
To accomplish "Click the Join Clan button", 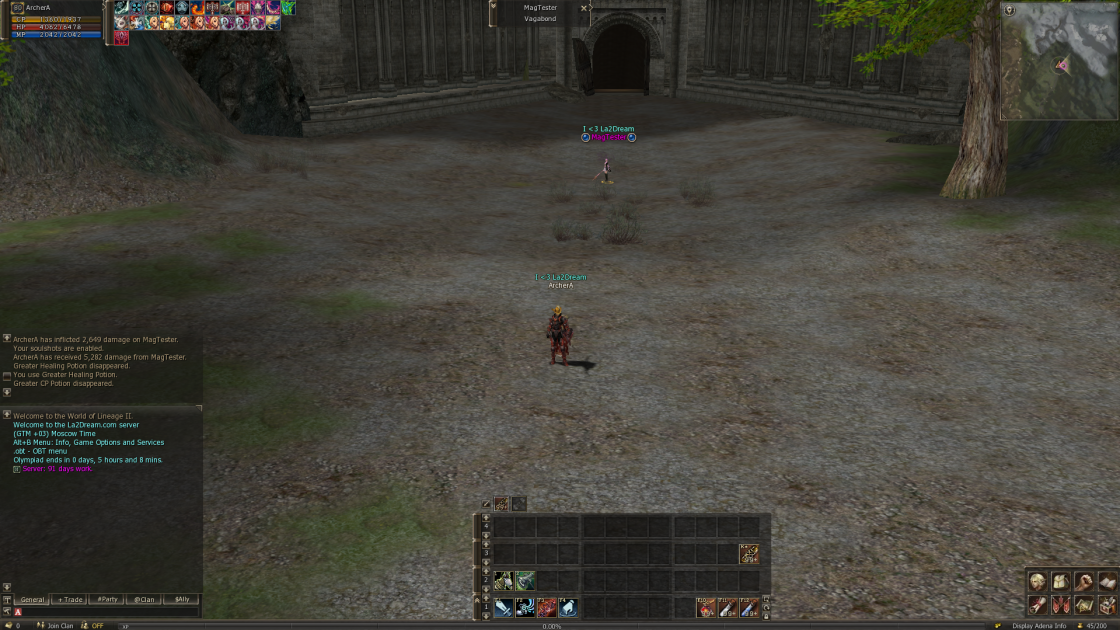I will click(56, 626).
